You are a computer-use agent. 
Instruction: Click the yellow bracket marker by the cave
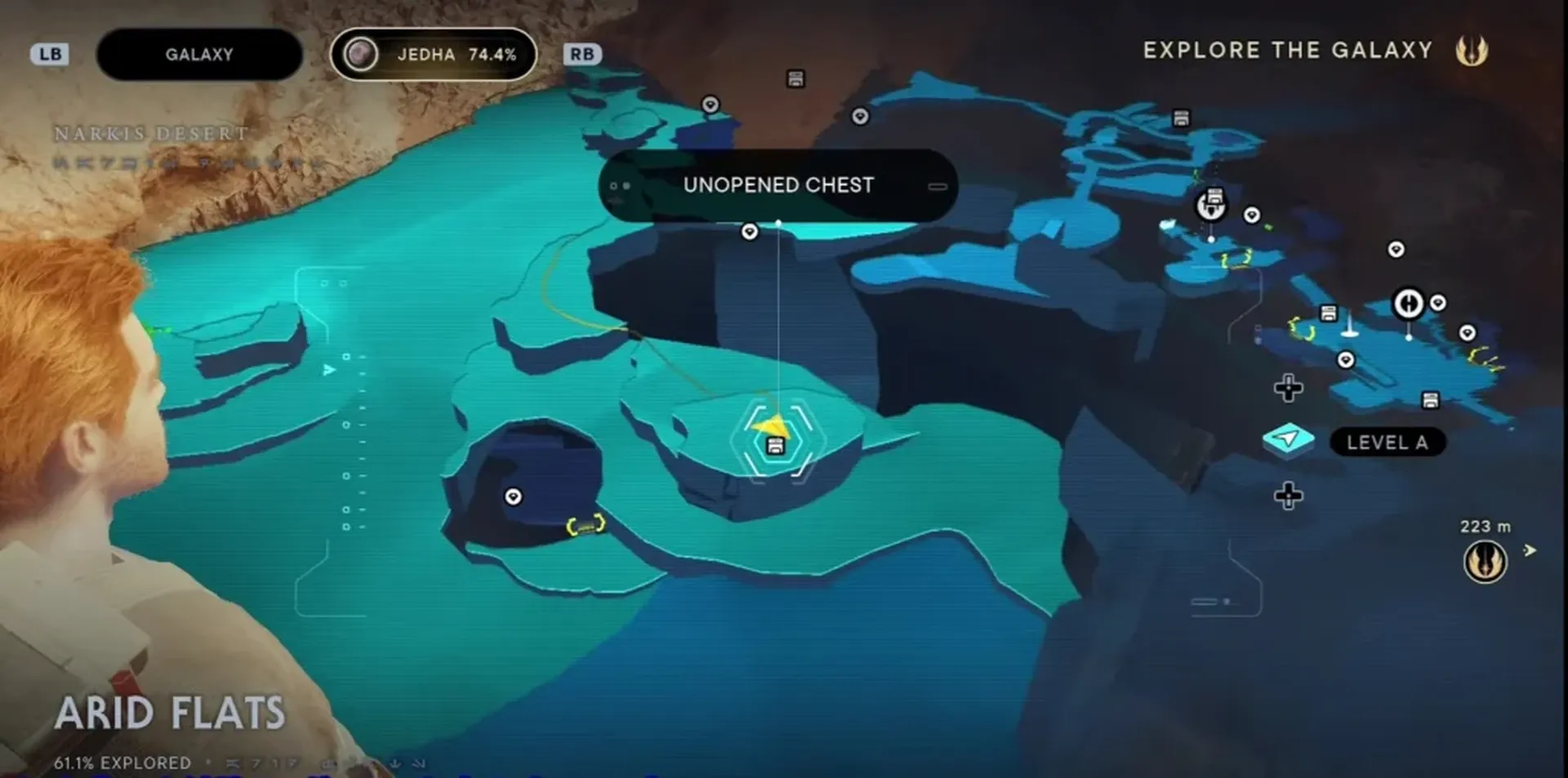[586, 526]
